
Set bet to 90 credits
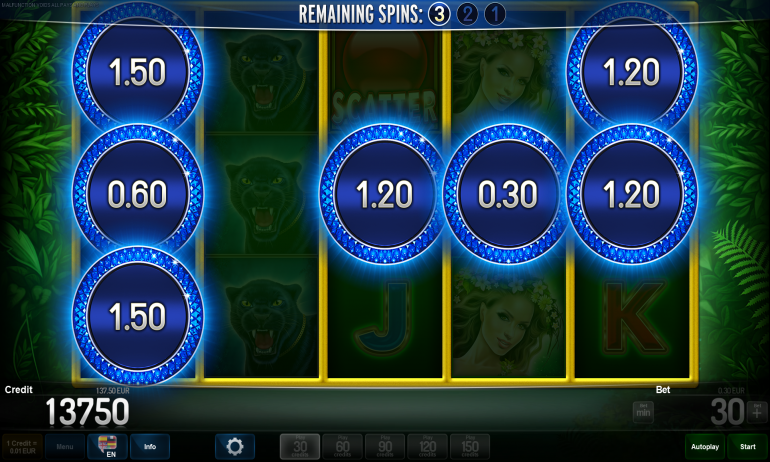coord(385,446)
